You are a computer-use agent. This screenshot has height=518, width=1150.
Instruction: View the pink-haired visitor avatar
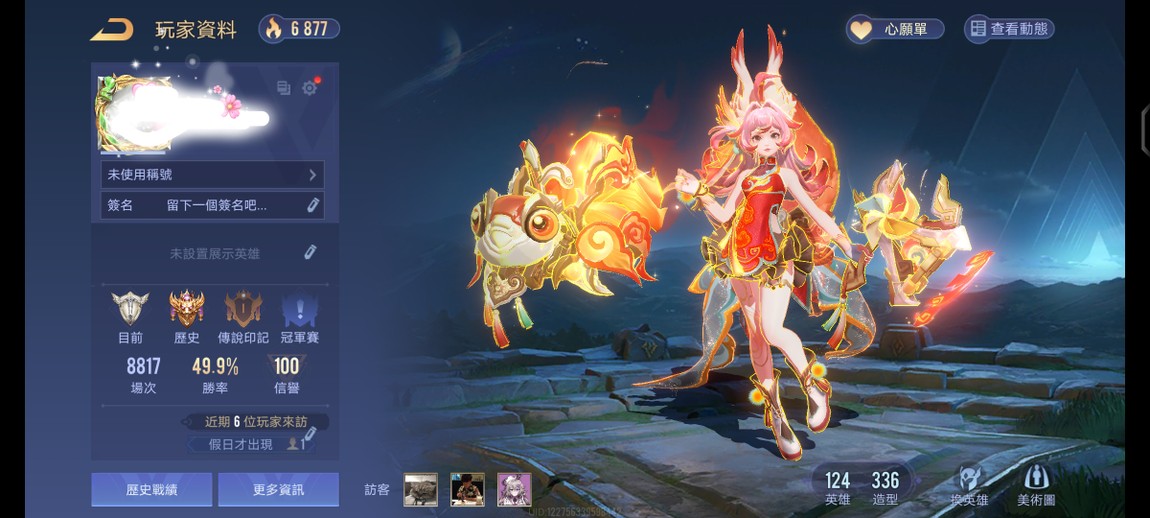(x=514, y=489)
